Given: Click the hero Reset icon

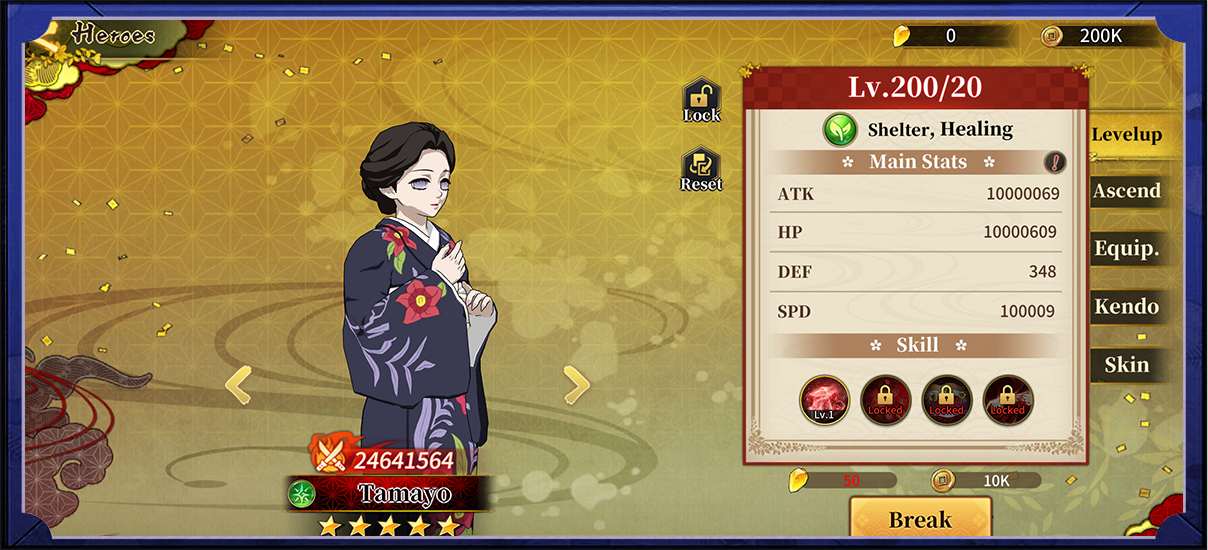Looking at the screenshot, I should coord(701,170).
